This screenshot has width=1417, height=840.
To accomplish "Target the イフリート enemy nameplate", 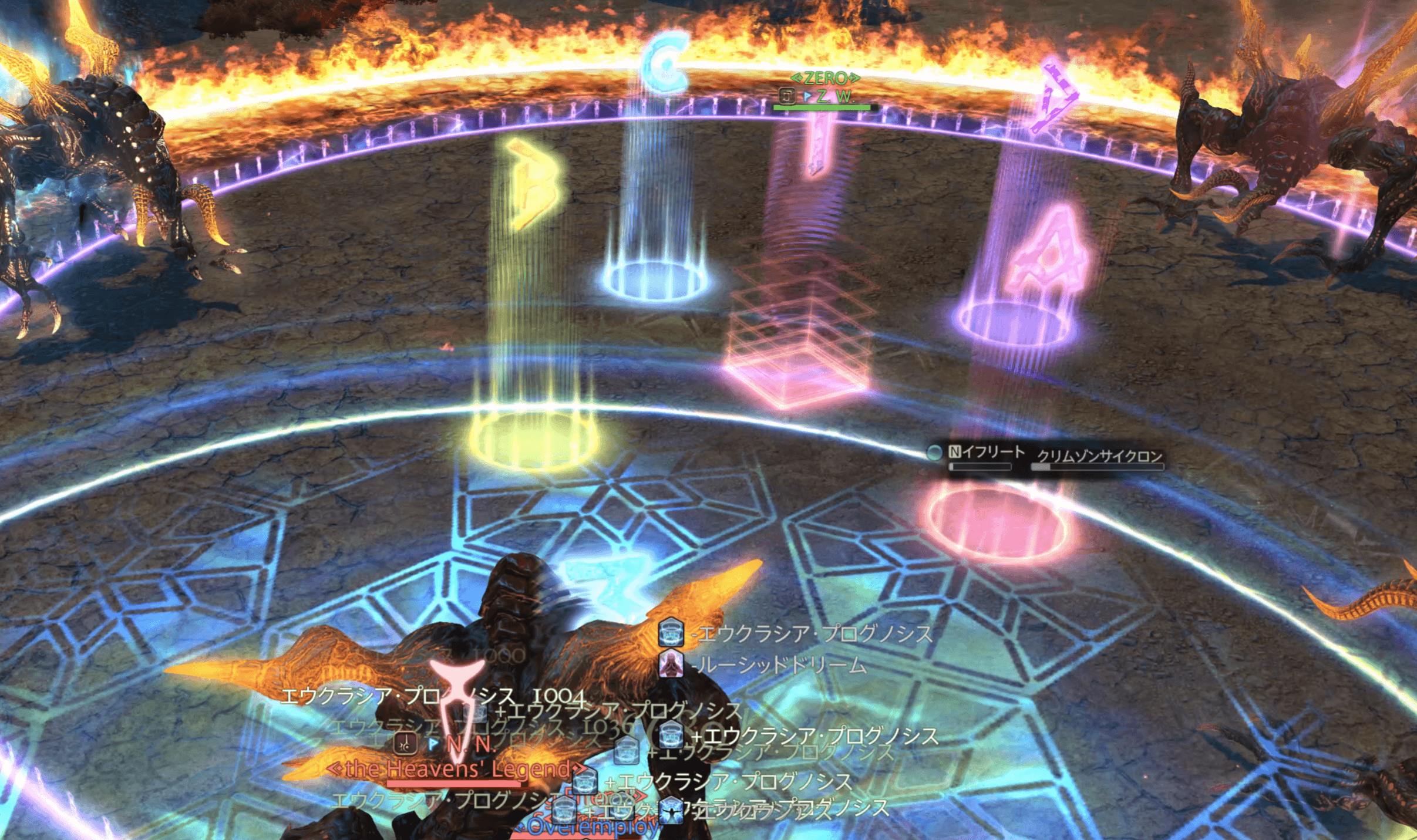I will pos(992,452).
